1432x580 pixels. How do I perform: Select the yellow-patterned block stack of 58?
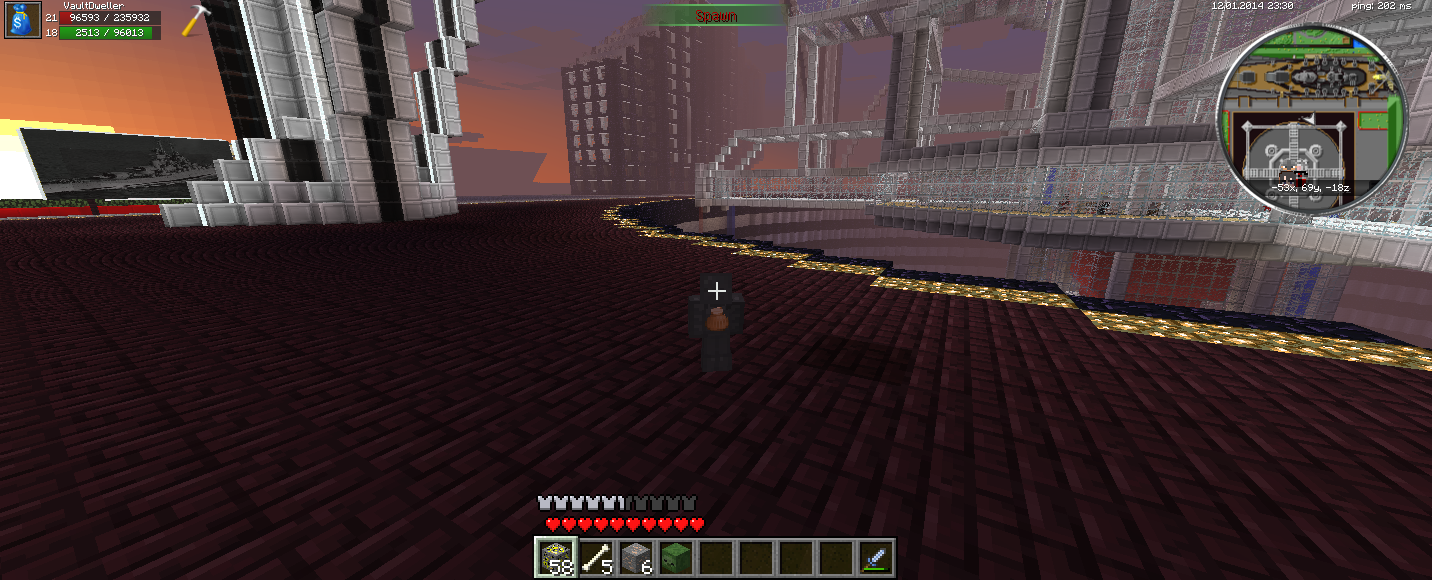point(555,557)
